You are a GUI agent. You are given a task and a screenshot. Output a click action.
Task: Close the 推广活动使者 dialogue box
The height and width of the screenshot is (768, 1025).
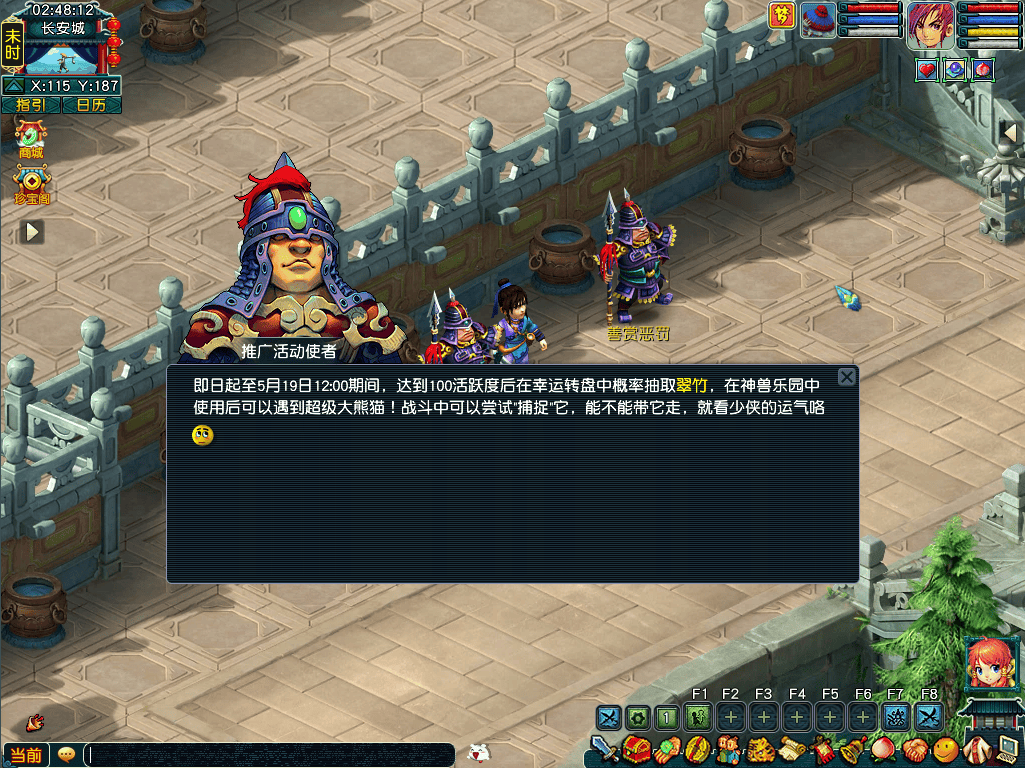[x=846, y=377]
